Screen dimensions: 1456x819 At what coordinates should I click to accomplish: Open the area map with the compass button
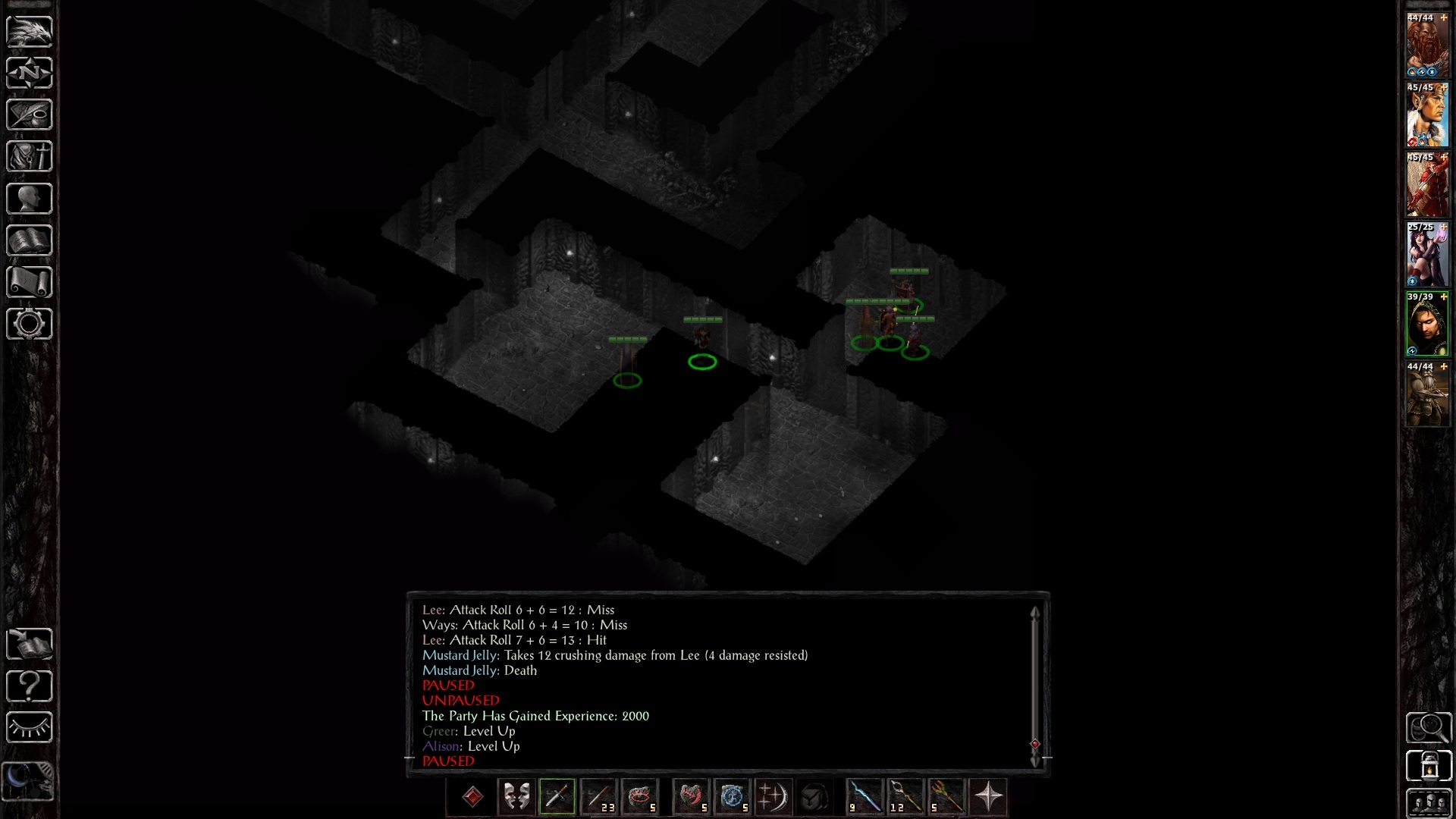click(30, 73)
